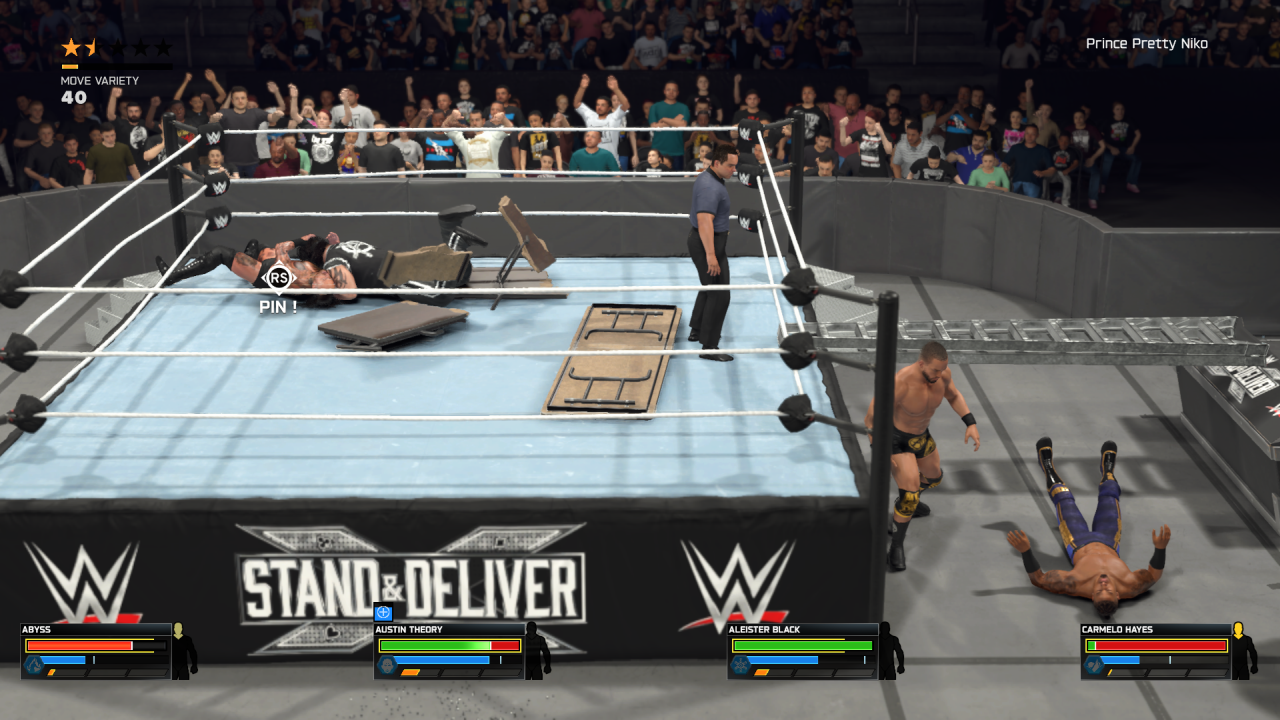Click the Aleister Black name plate

(x=802, y=630)
